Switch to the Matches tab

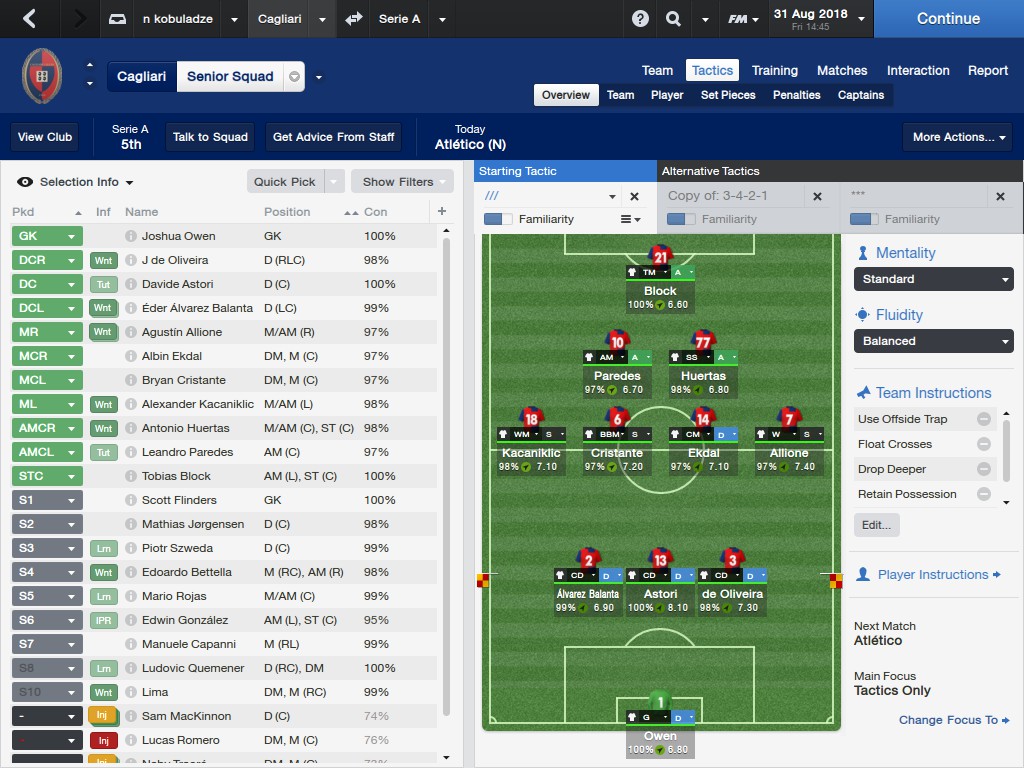pyautogui.click(x=841, y=70)
